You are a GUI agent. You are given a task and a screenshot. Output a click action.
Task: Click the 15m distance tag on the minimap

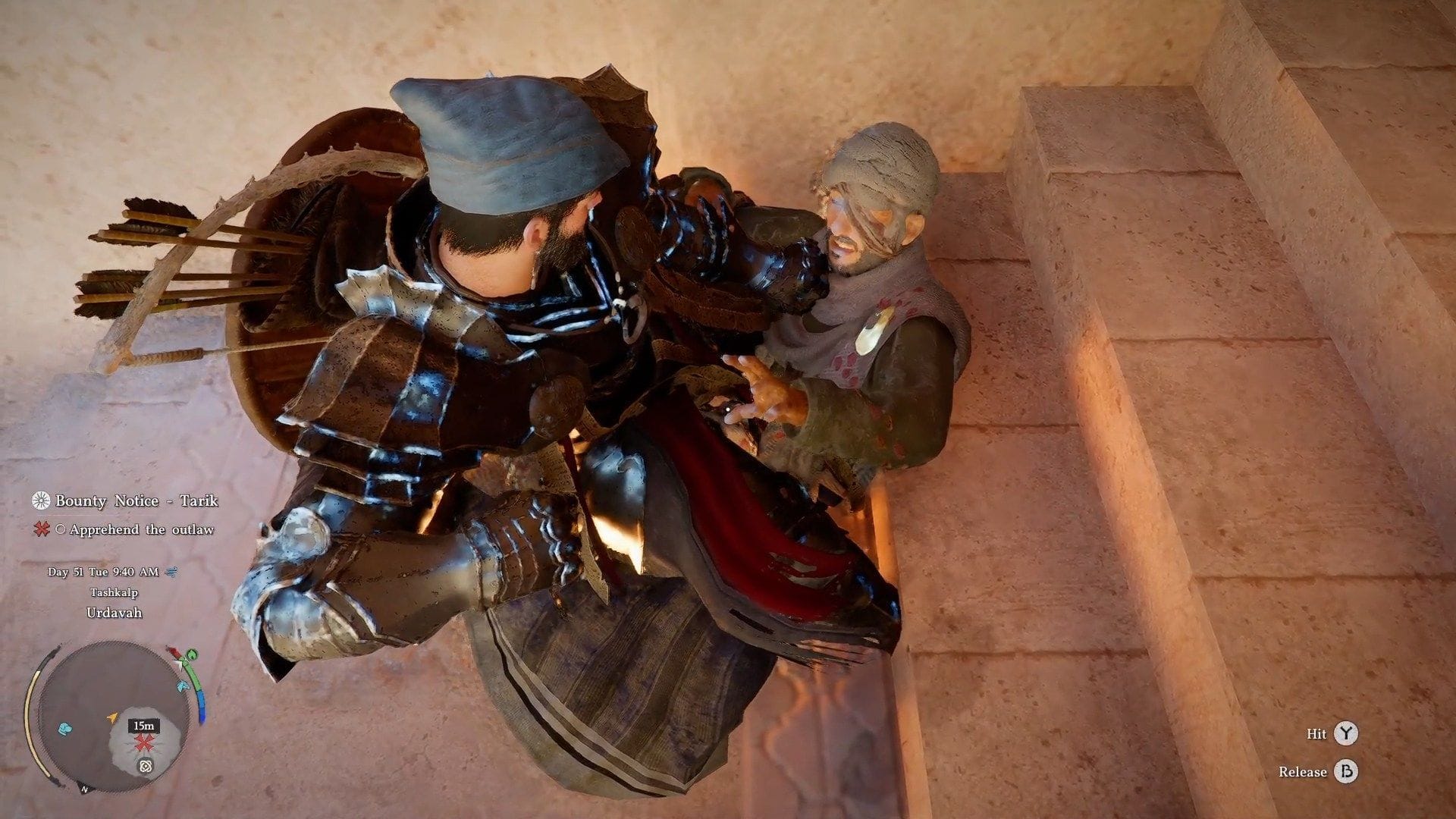point(143,726)
